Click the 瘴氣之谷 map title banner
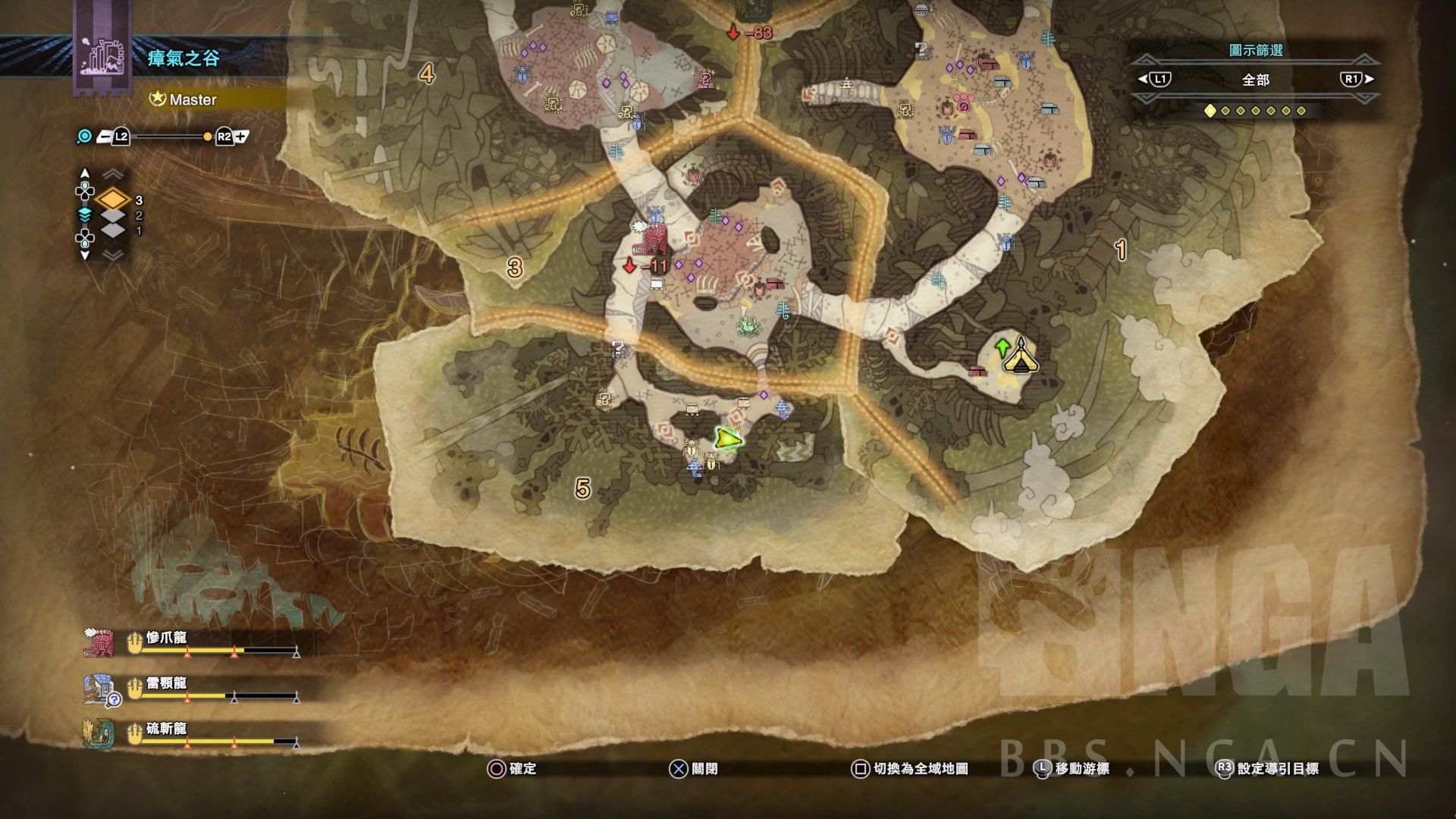The height and width of the screenshot is (819, 1456). click(x=184, y=58)
